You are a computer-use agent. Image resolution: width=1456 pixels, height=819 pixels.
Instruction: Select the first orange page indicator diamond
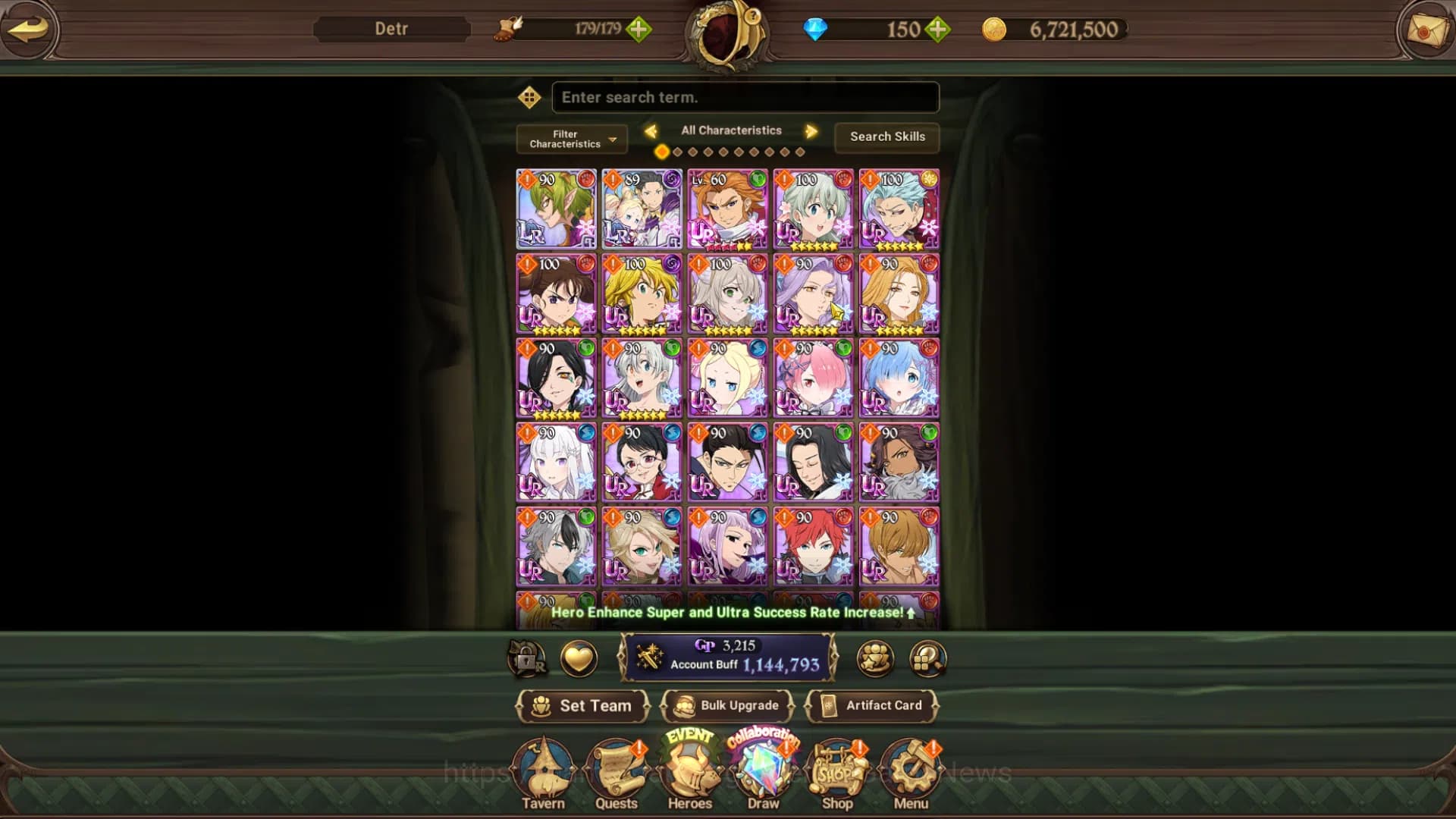click(661, 152)
